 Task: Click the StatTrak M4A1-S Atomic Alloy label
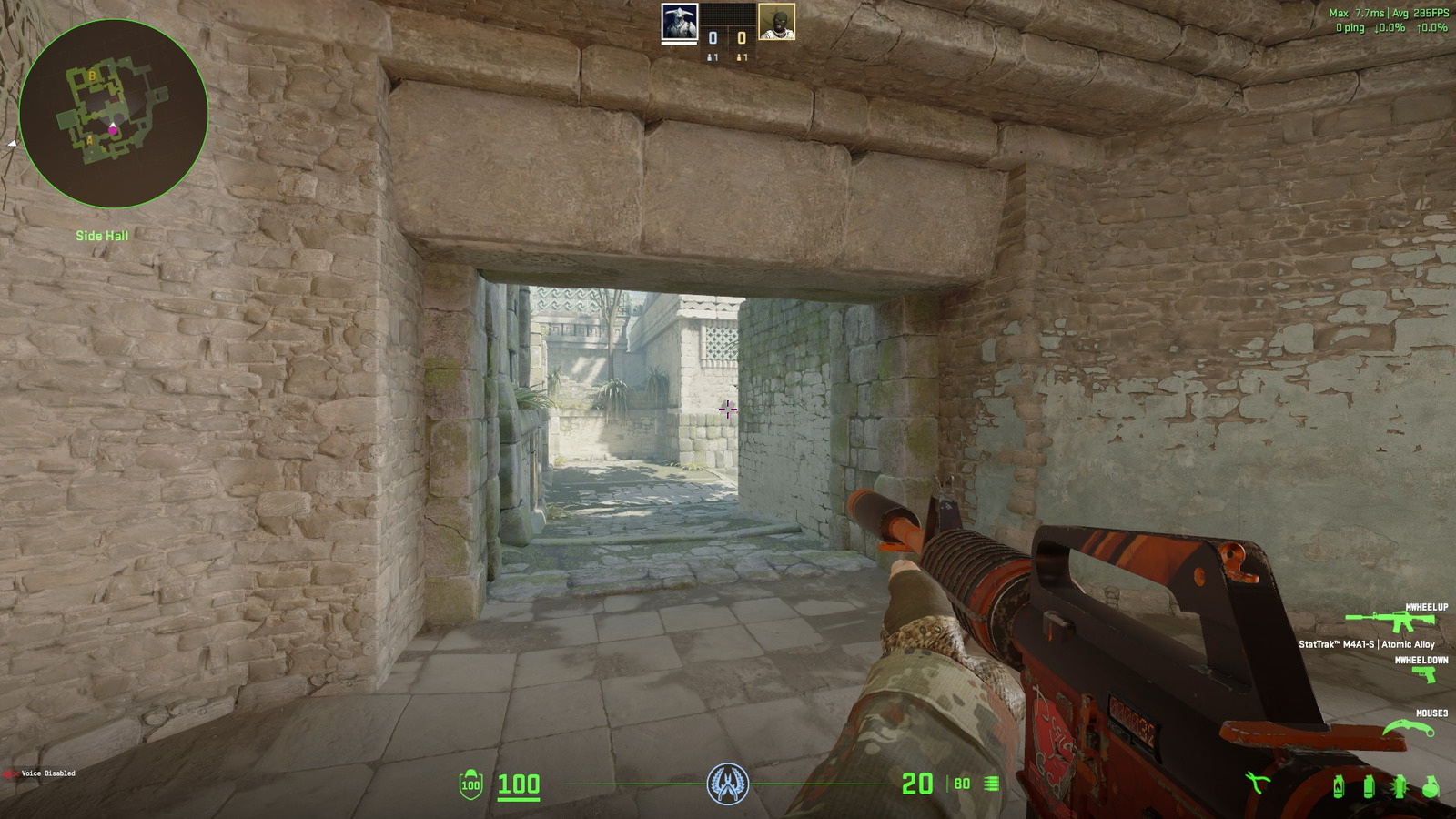coord(1368,643)
